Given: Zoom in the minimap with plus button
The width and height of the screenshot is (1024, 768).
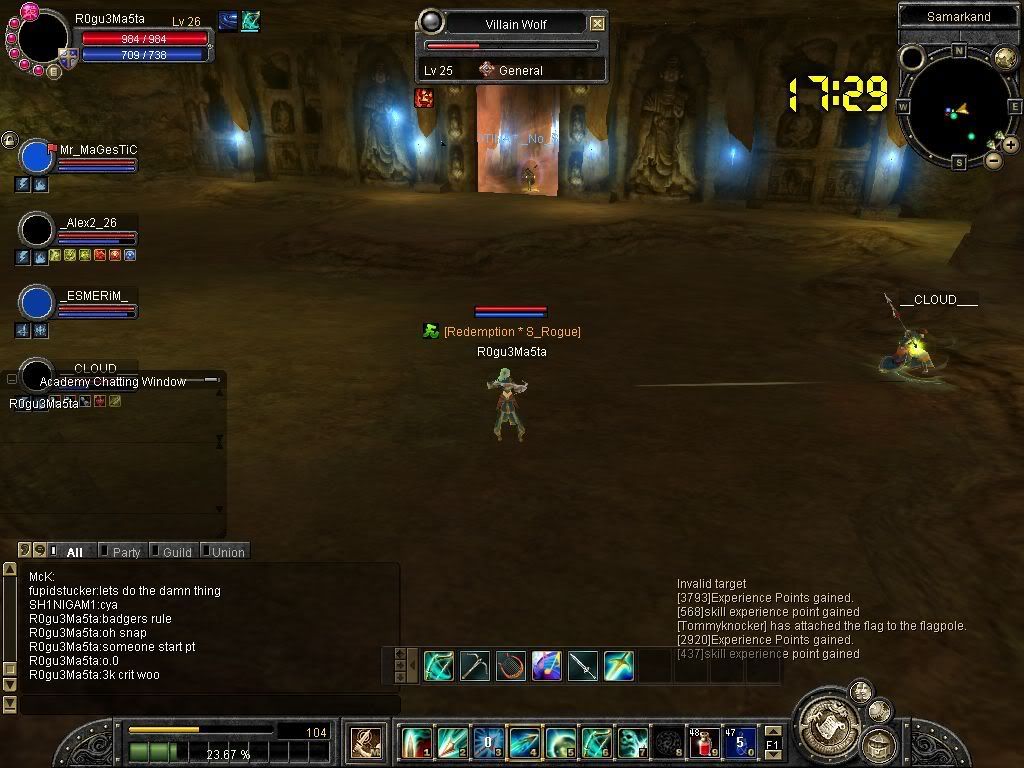Looking at the screenshot, I should [1011, 145].
